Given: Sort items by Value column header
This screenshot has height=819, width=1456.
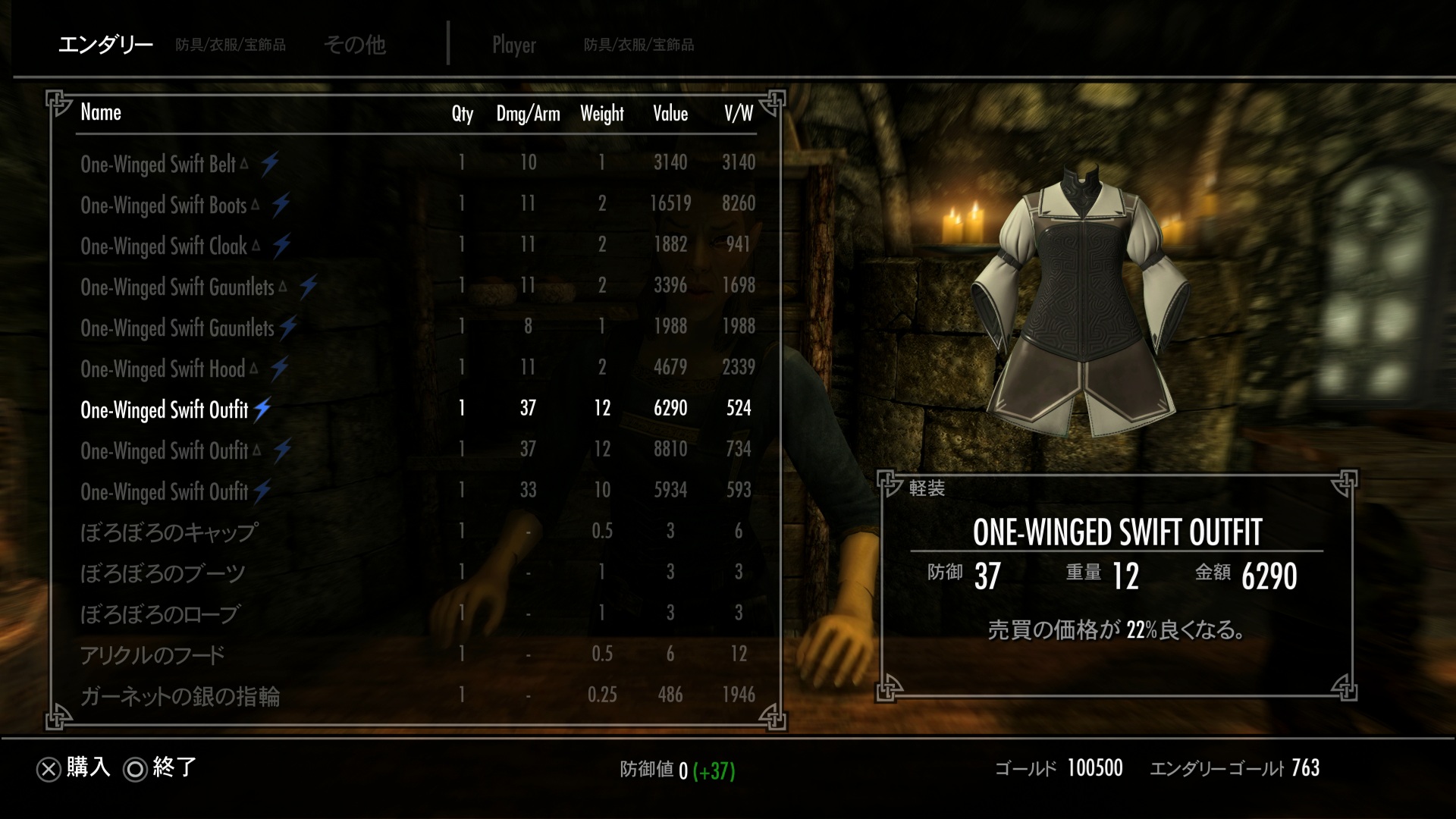Looking at the screenshot, I should pos(670,114).
